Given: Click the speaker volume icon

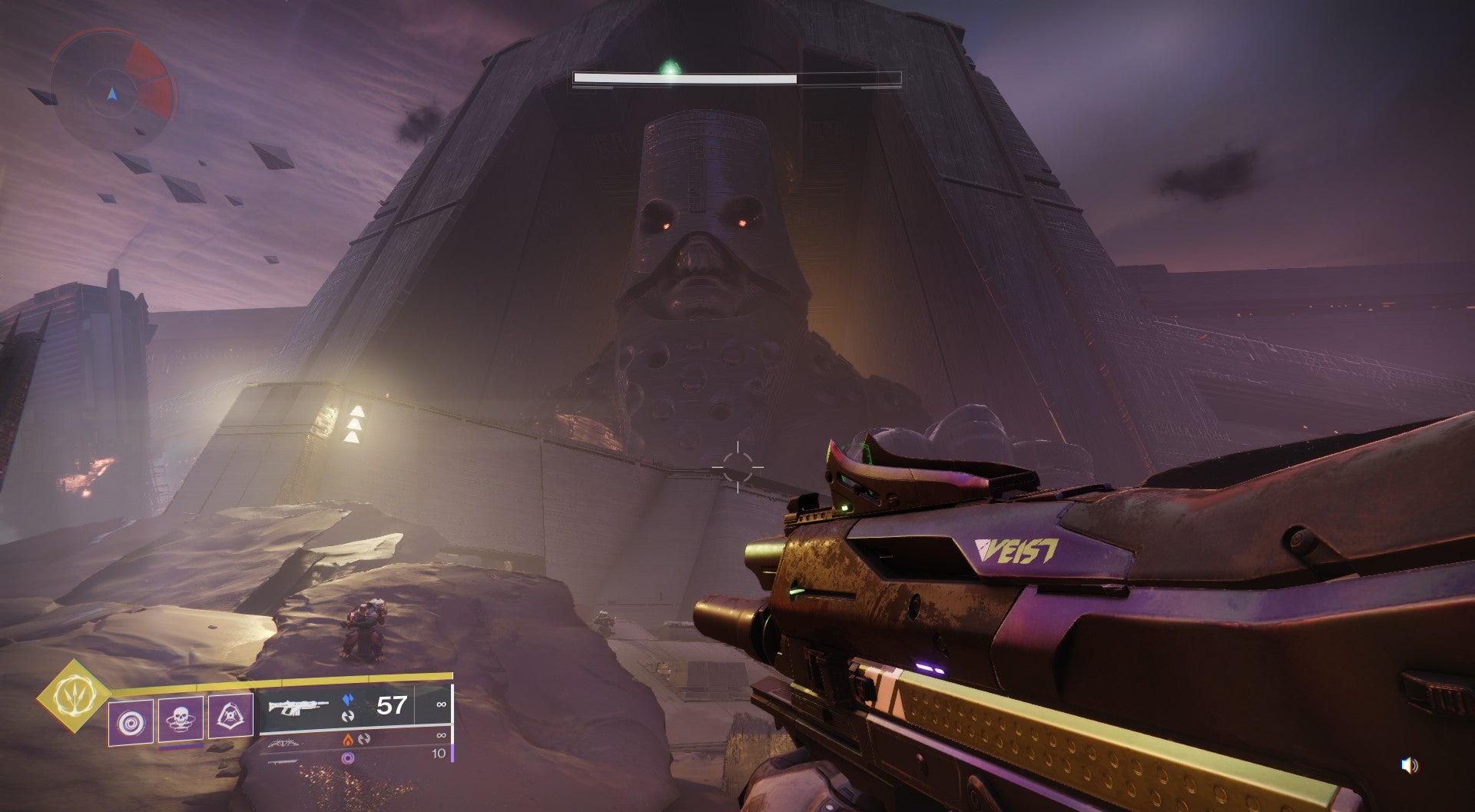Looking at the screenshot, I should tap(1409, 765).
